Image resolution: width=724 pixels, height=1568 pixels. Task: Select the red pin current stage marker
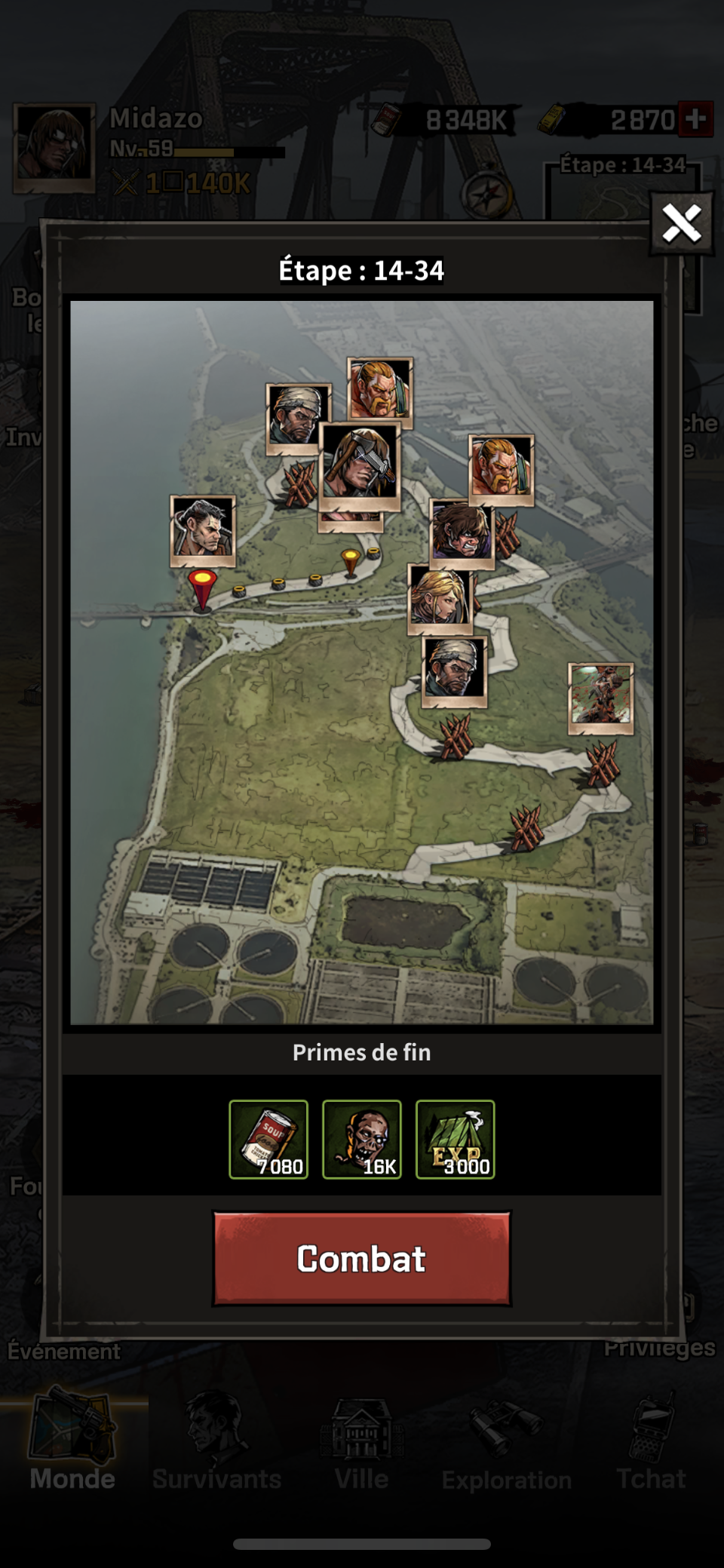(202, 588)
